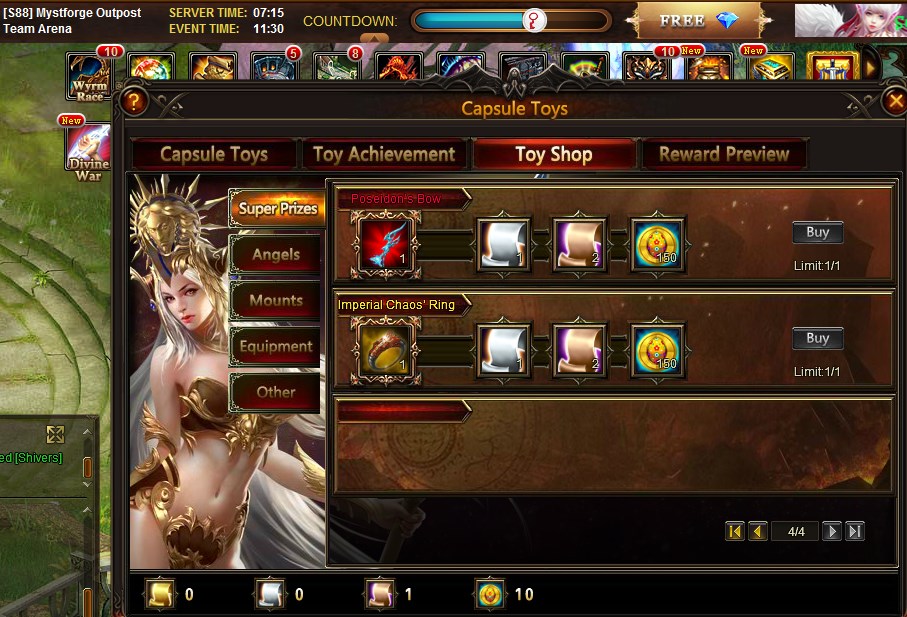
Task: Buy the Imperial Chaos' Ring
Action: (817, 338)
